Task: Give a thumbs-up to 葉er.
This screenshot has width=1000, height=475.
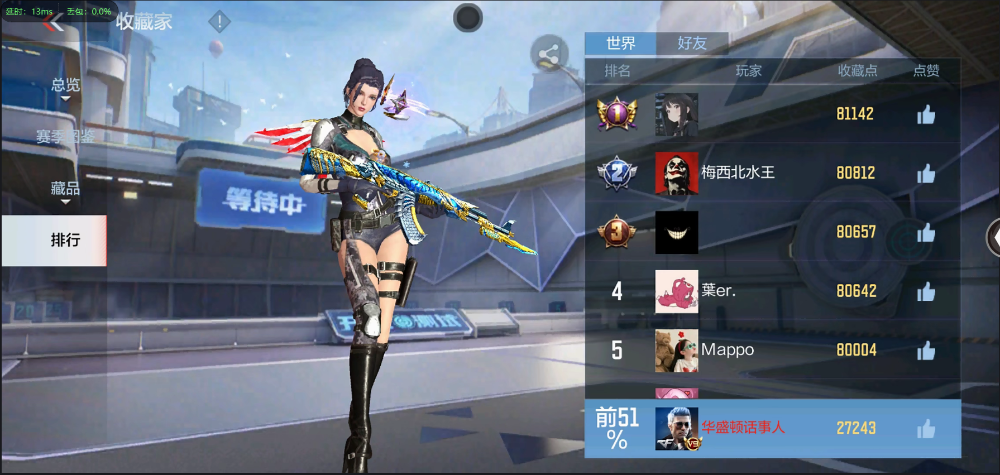Action: (x=926, y=291)
